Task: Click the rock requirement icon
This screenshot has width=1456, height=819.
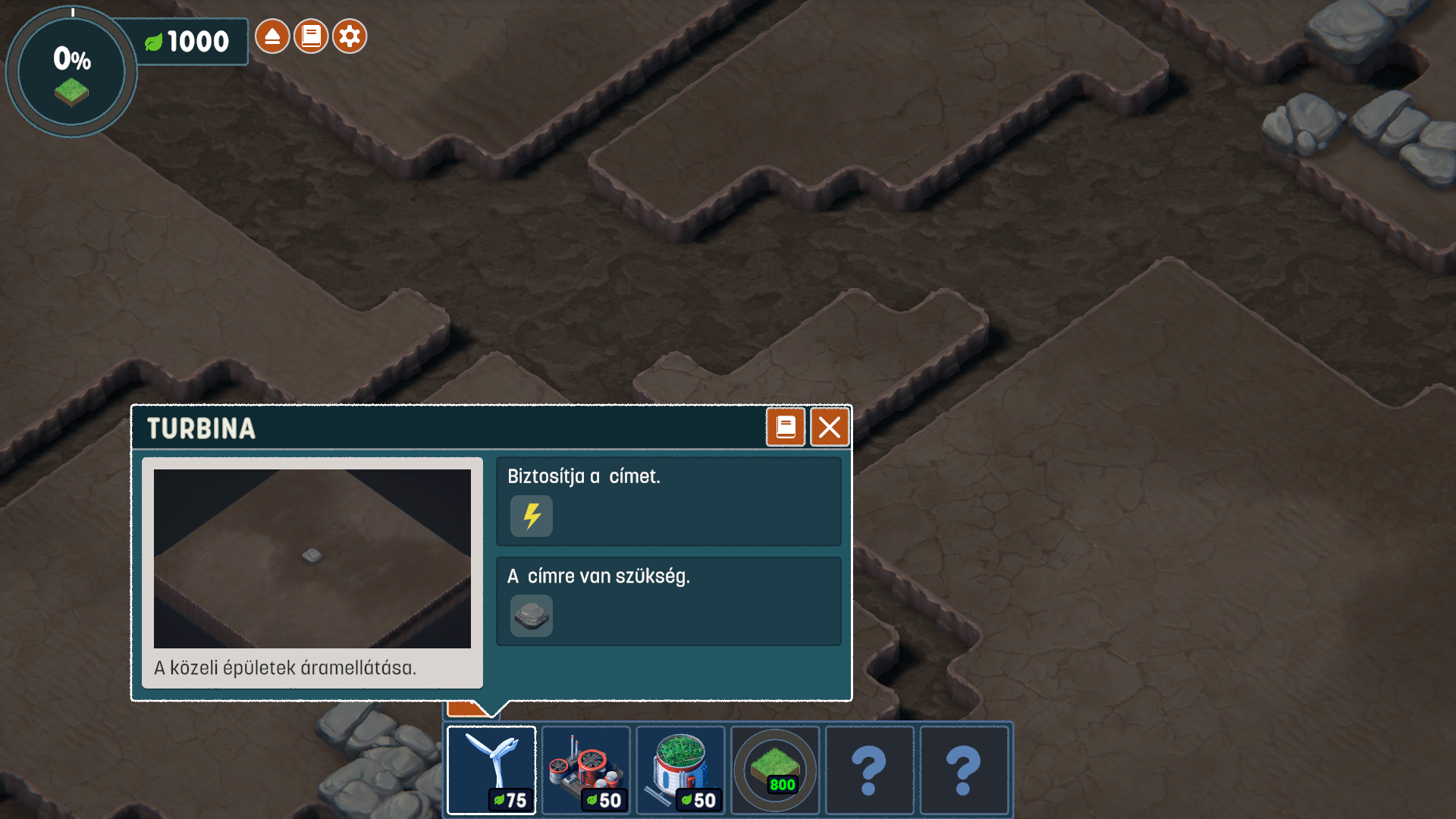Action: coord(532,616)
